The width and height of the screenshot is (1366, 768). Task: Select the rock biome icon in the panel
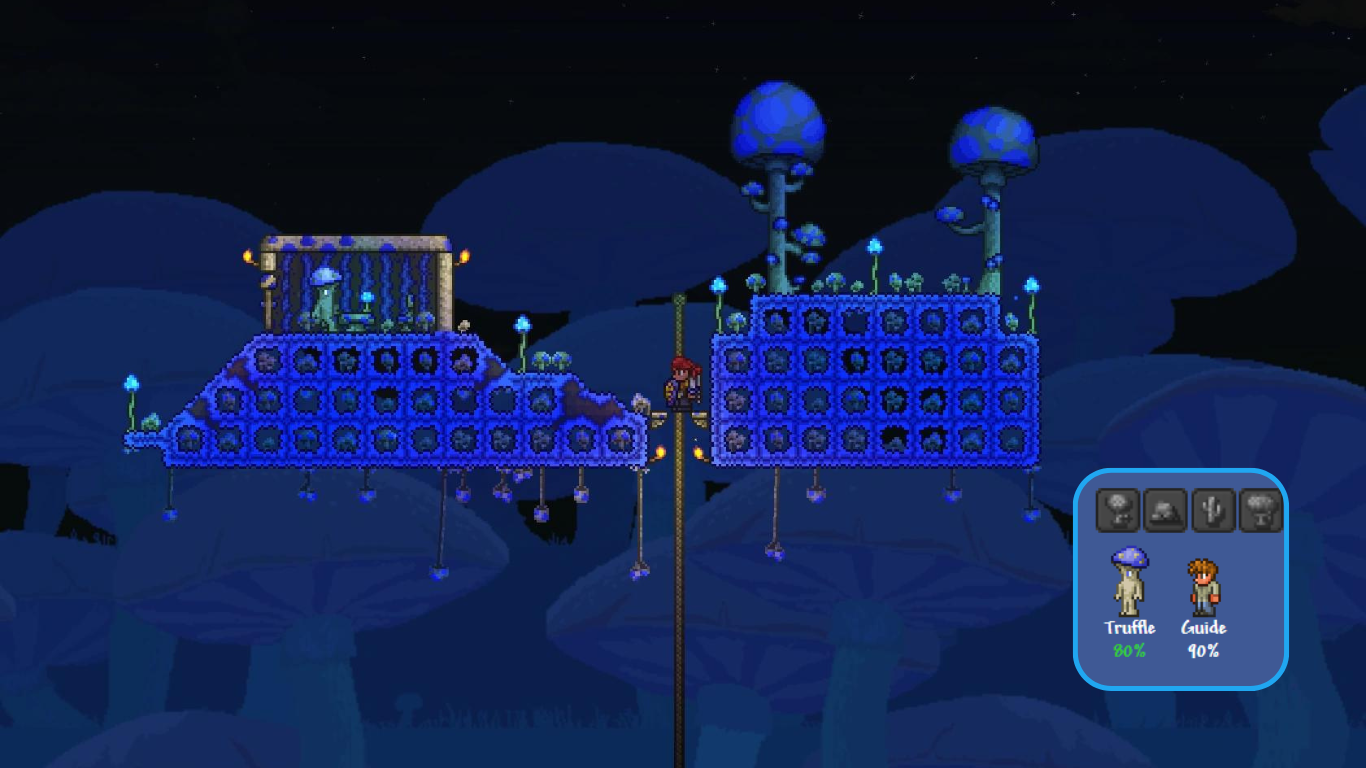pyautogui.click(x=1167, y=509)
